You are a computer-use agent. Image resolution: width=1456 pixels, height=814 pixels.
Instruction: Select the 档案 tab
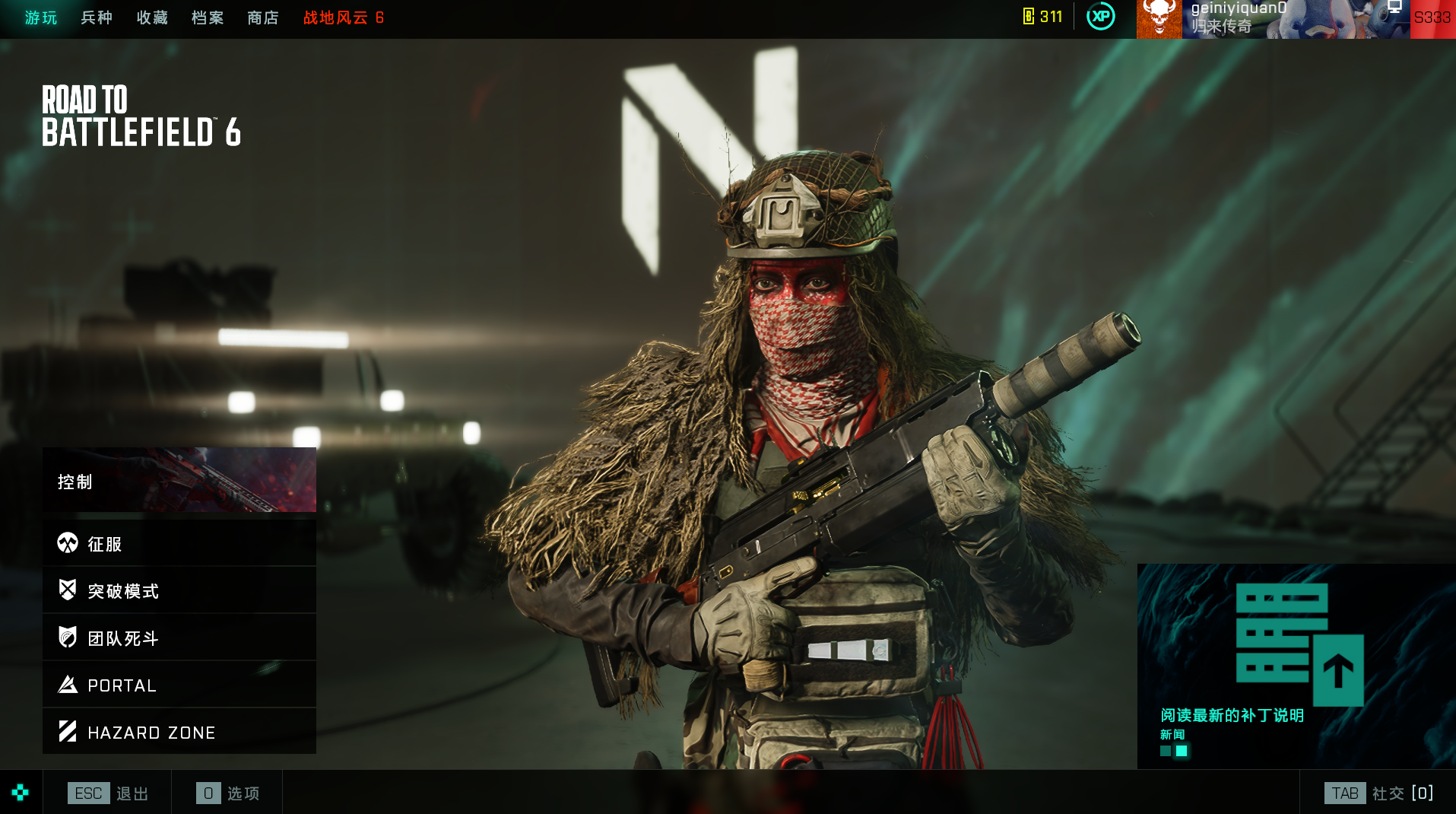click(208, 17)
